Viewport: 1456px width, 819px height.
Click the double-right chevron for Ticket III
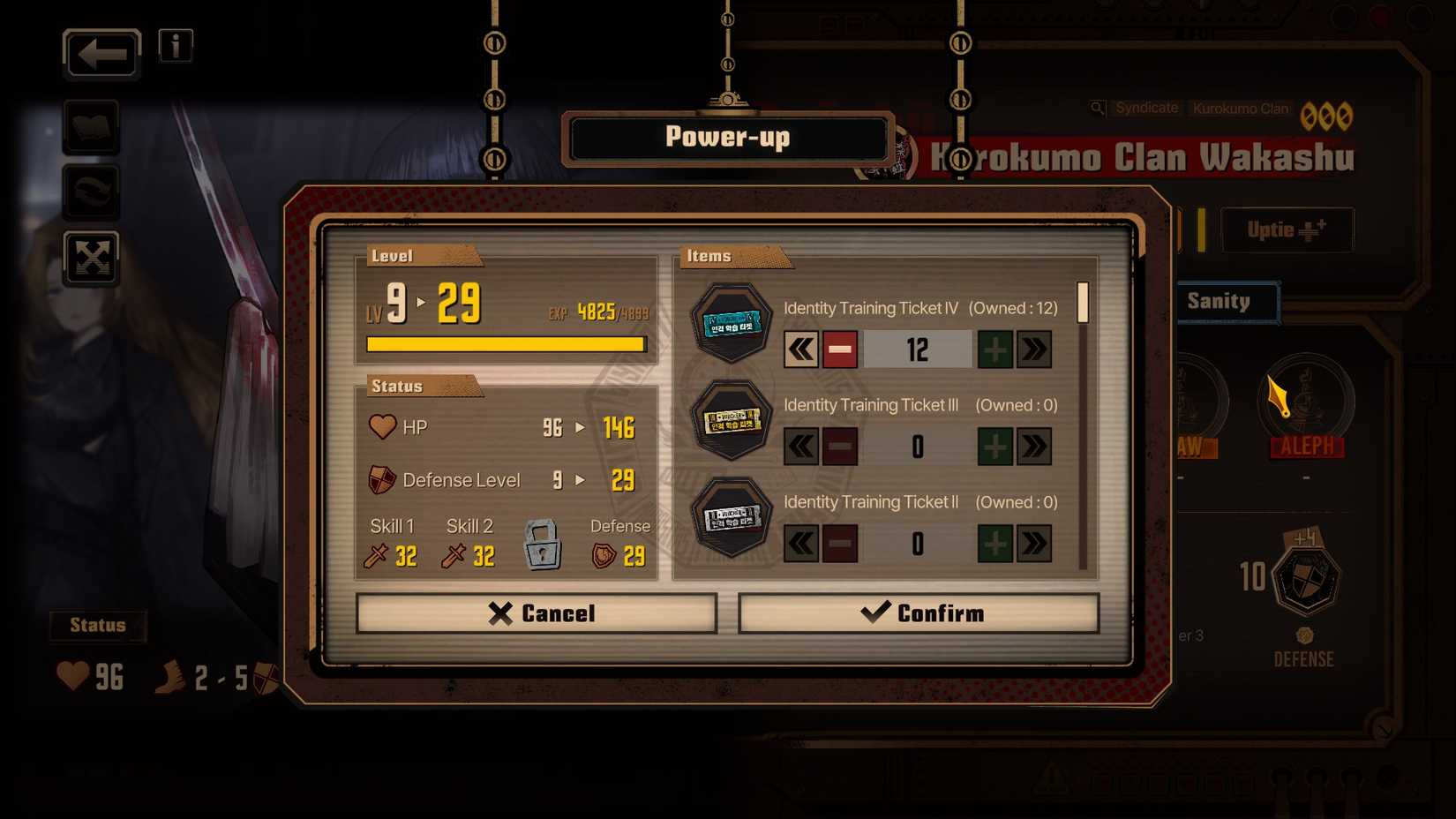click(1034, 447)
